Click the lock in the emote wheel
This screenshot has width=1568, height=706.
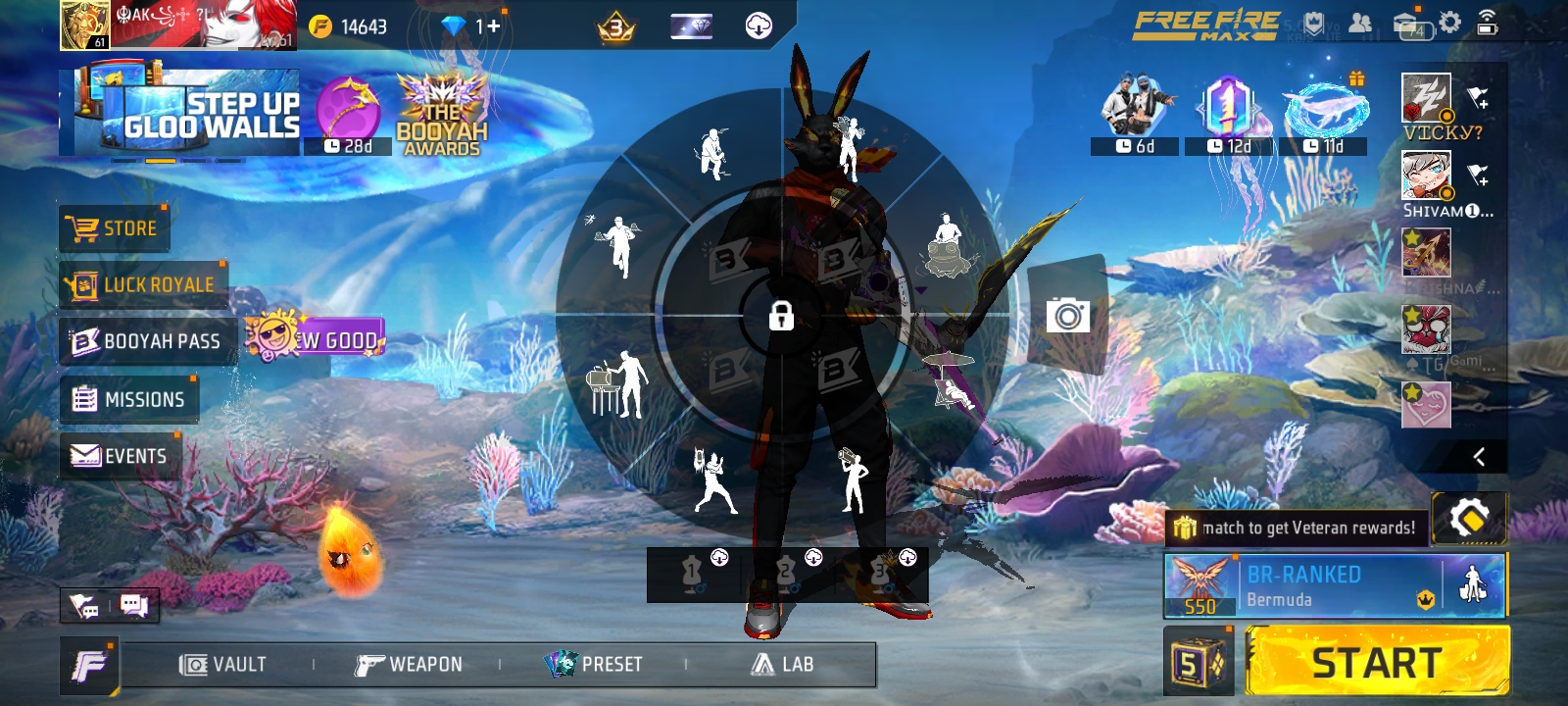click(781, 316)
